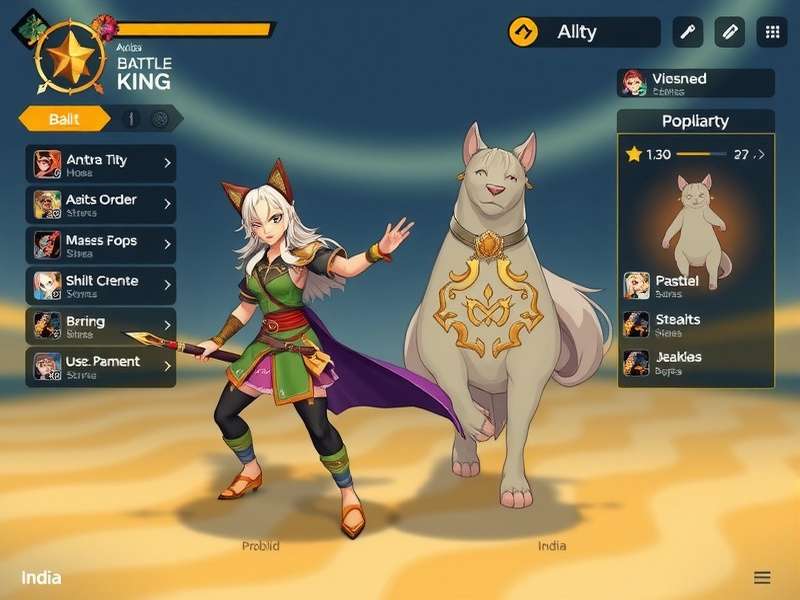Open the Antra Tity menu entry

click(x=100, y=164)
